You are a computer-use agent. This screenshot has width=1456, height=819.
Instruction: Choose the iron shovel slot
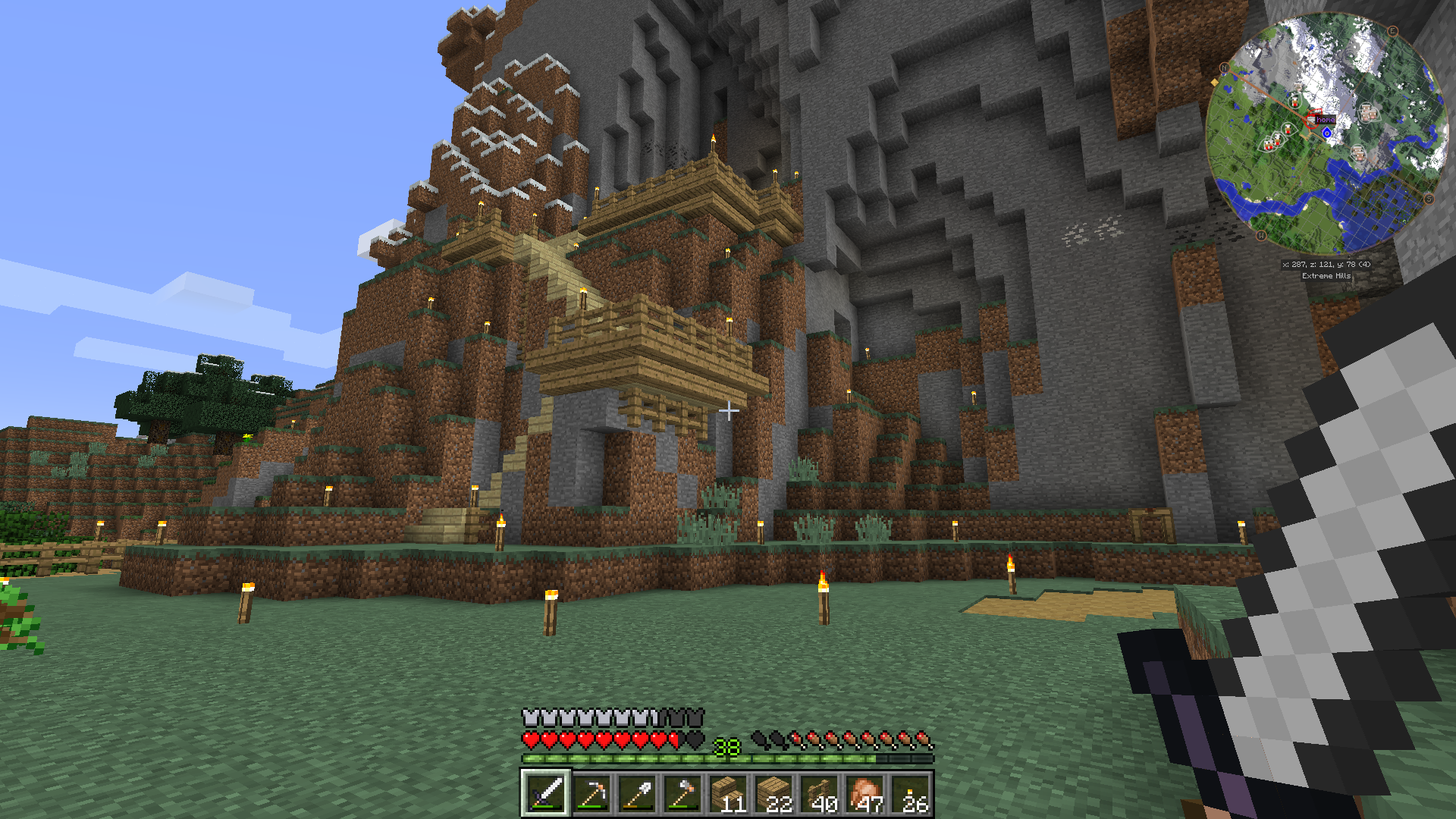[x=636, y=794]
